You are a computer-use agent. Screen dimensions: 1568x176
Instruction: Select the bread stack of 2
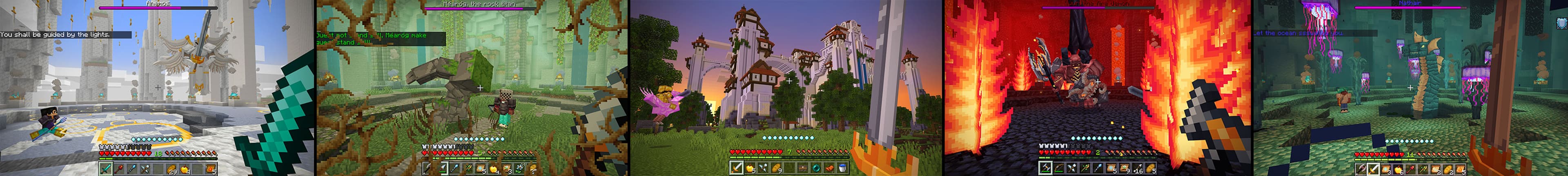1448,169
